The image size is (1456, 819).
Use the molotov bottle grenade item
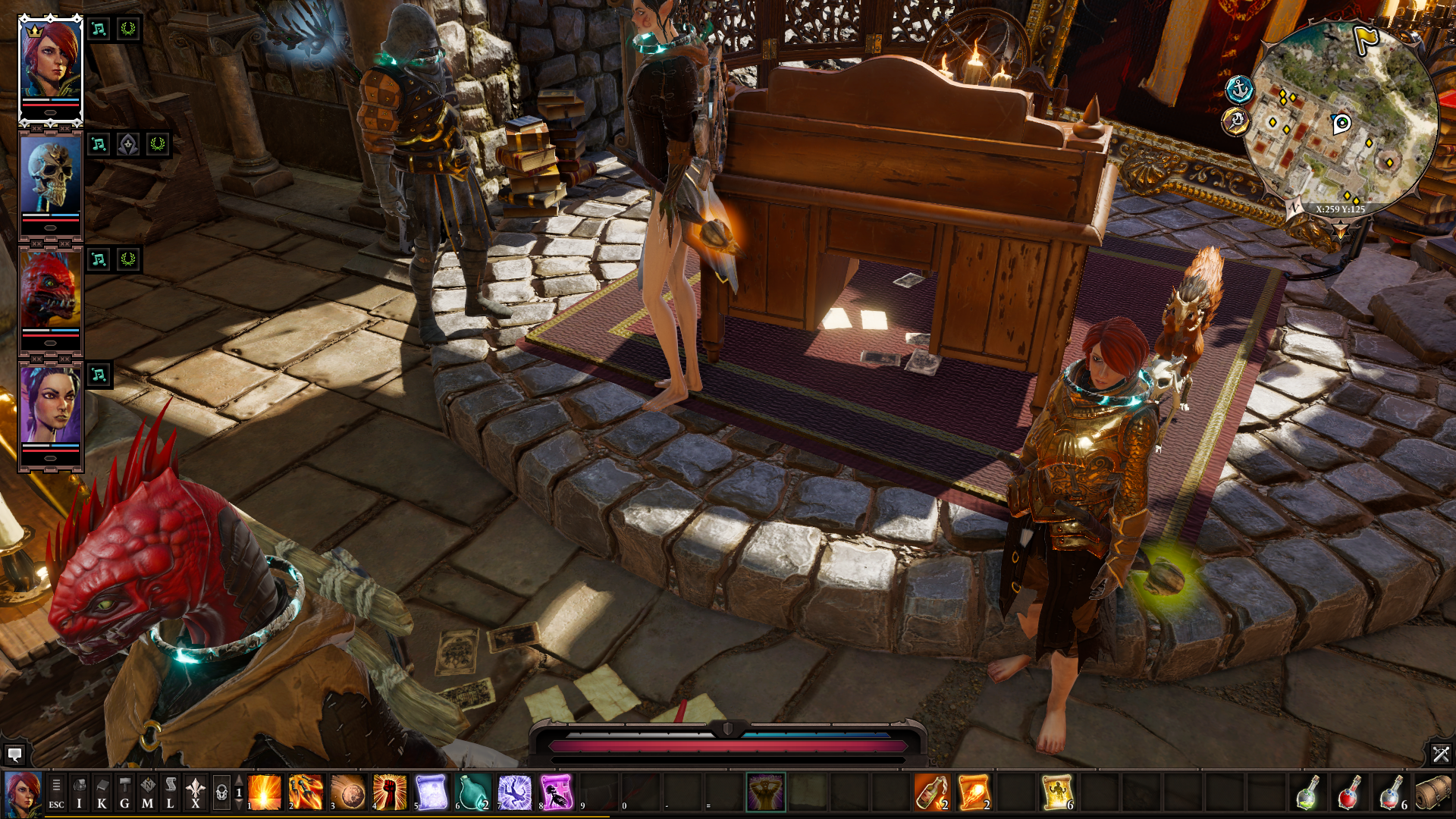pyautogui.click(x=931, y=793)
